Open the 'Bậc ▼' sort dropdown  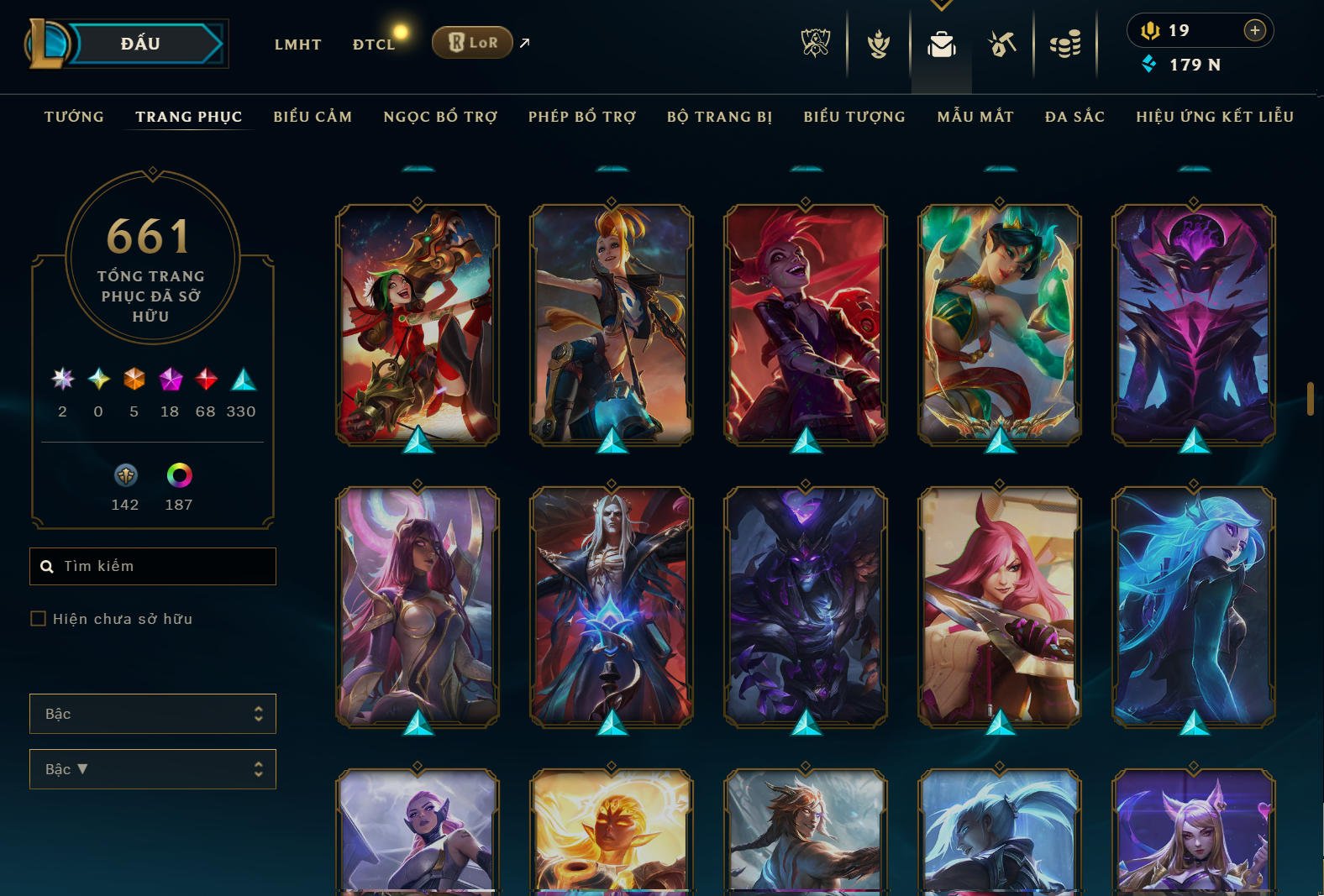[x=152, y=768]
